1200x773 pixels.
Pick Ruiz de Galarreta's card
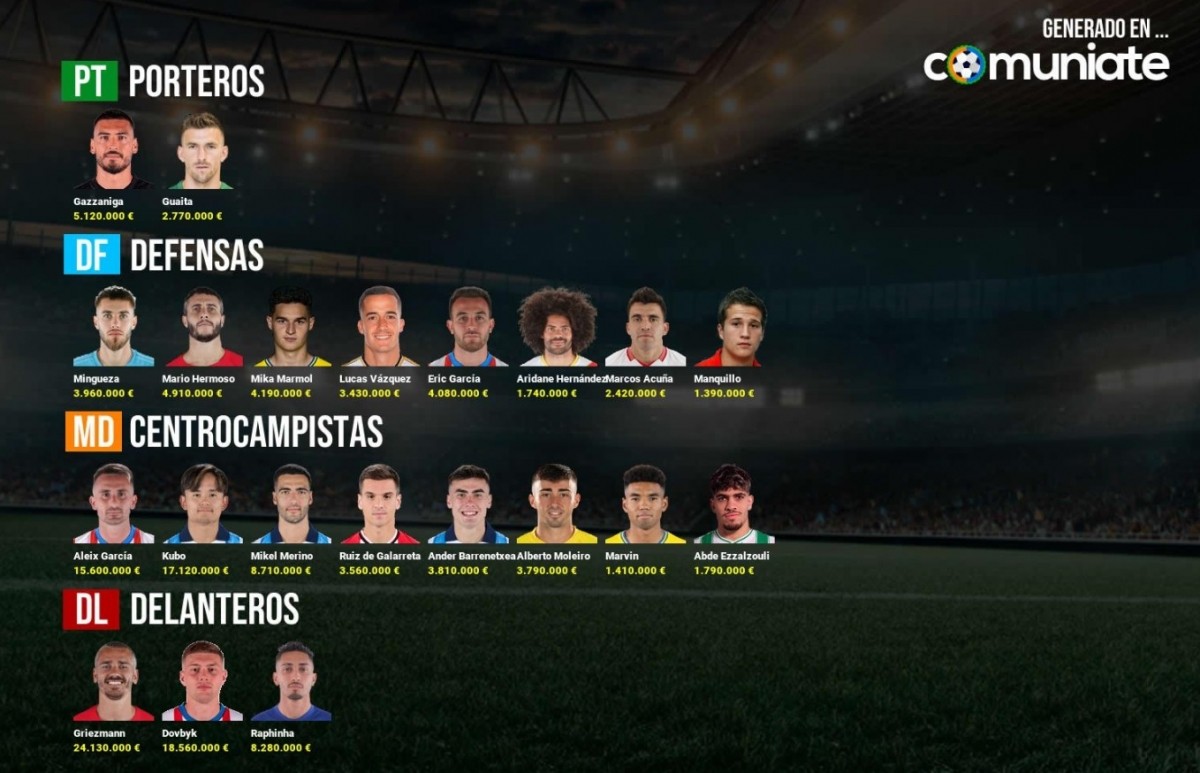click(x=380, y=504)
